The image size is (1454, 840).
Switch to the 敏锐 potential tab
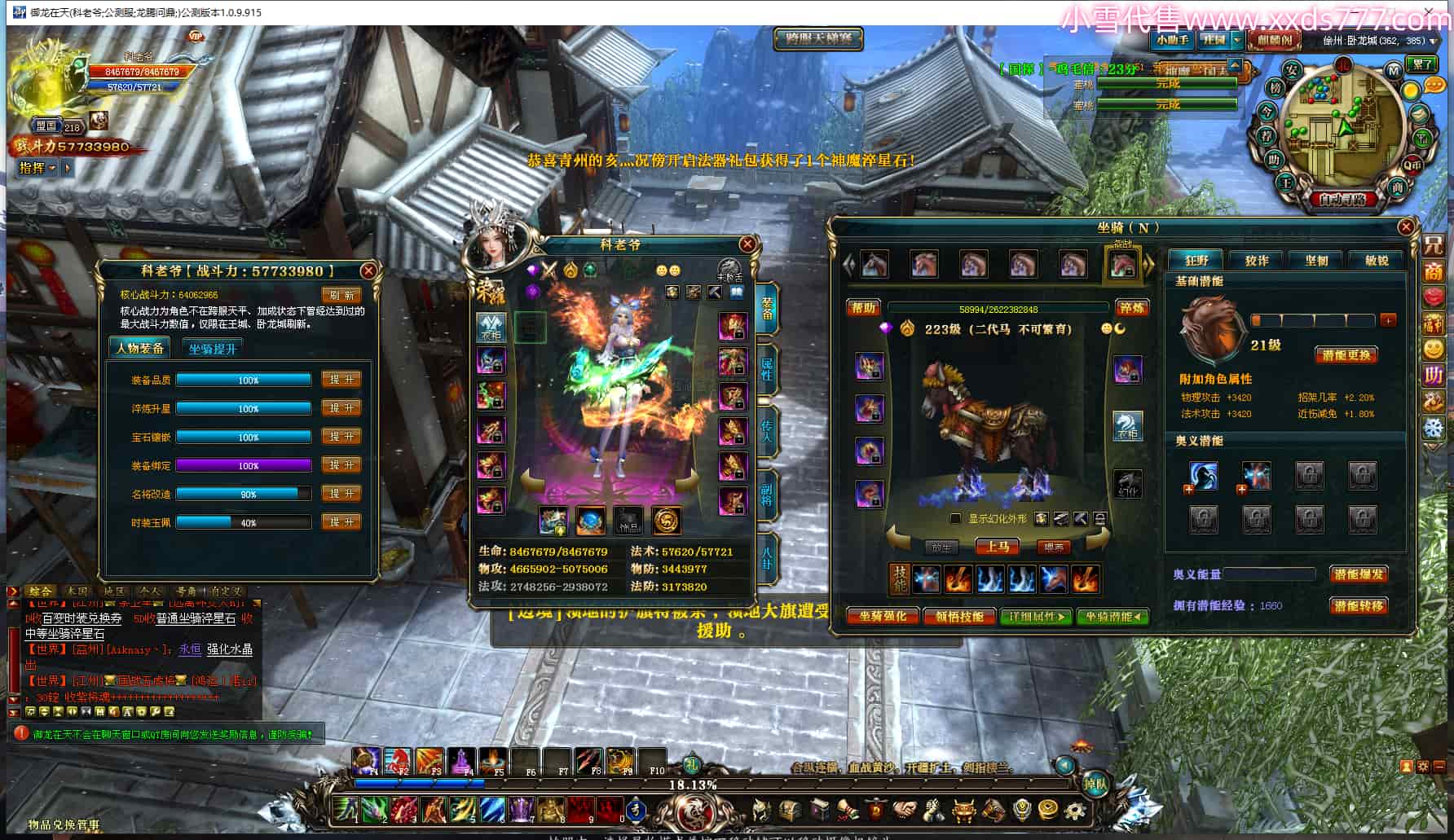coord(1377,261)
